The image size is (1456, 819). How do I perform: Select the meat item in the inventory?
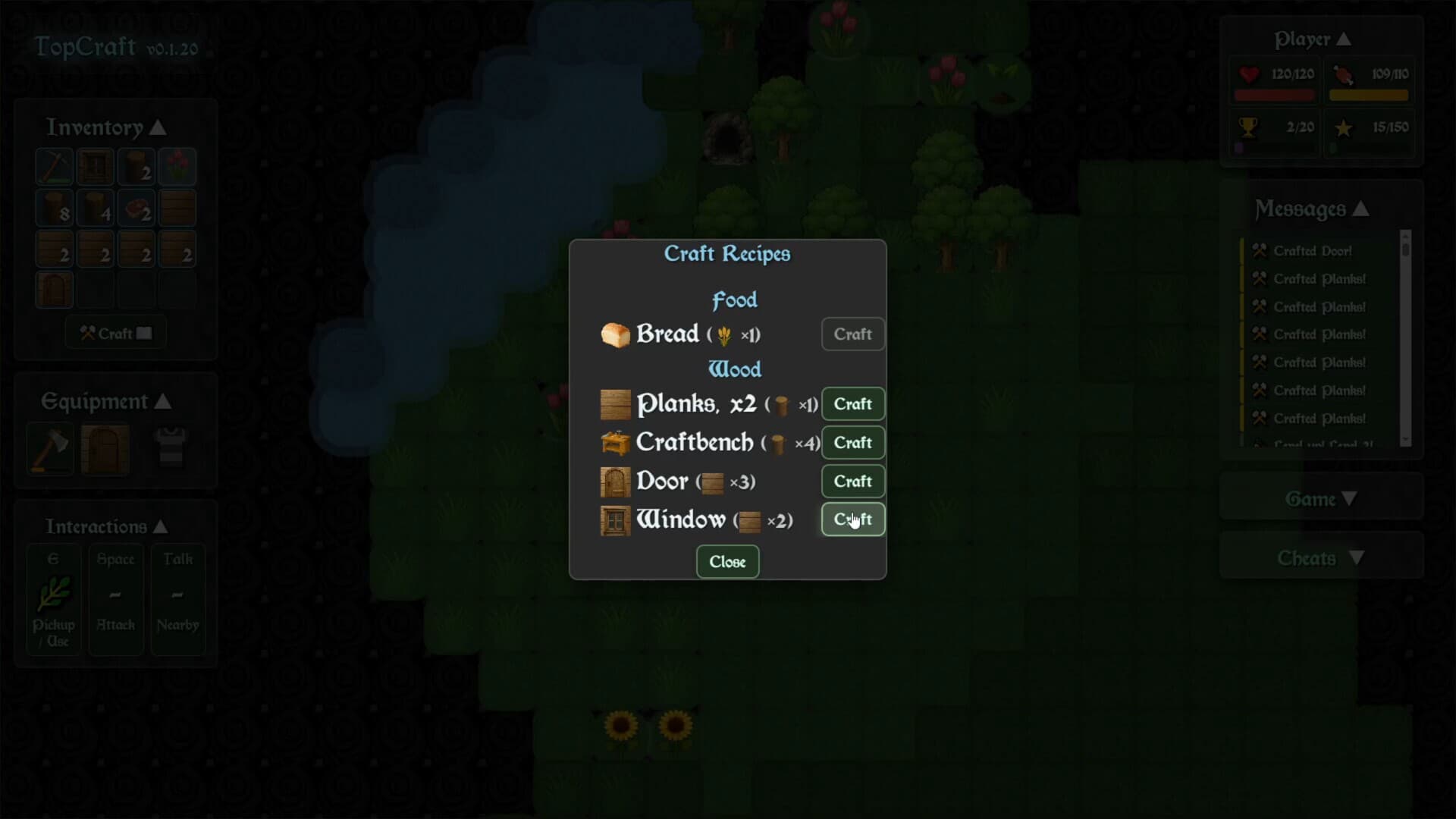point(136,208)
